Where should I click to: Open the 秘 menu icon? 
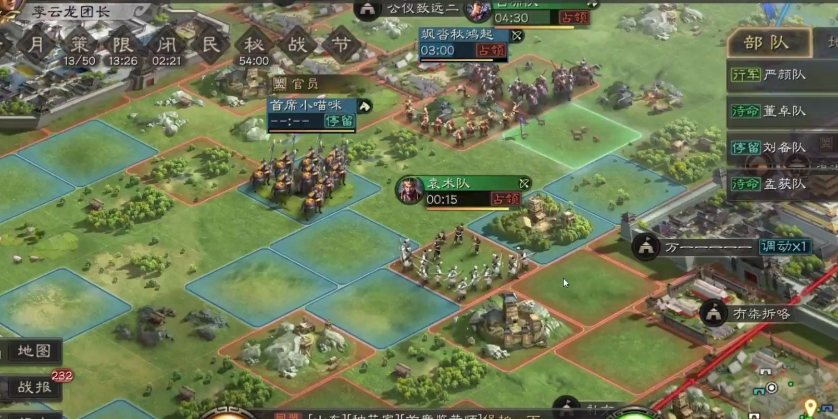pyautogui.click(x=254, y=45)
